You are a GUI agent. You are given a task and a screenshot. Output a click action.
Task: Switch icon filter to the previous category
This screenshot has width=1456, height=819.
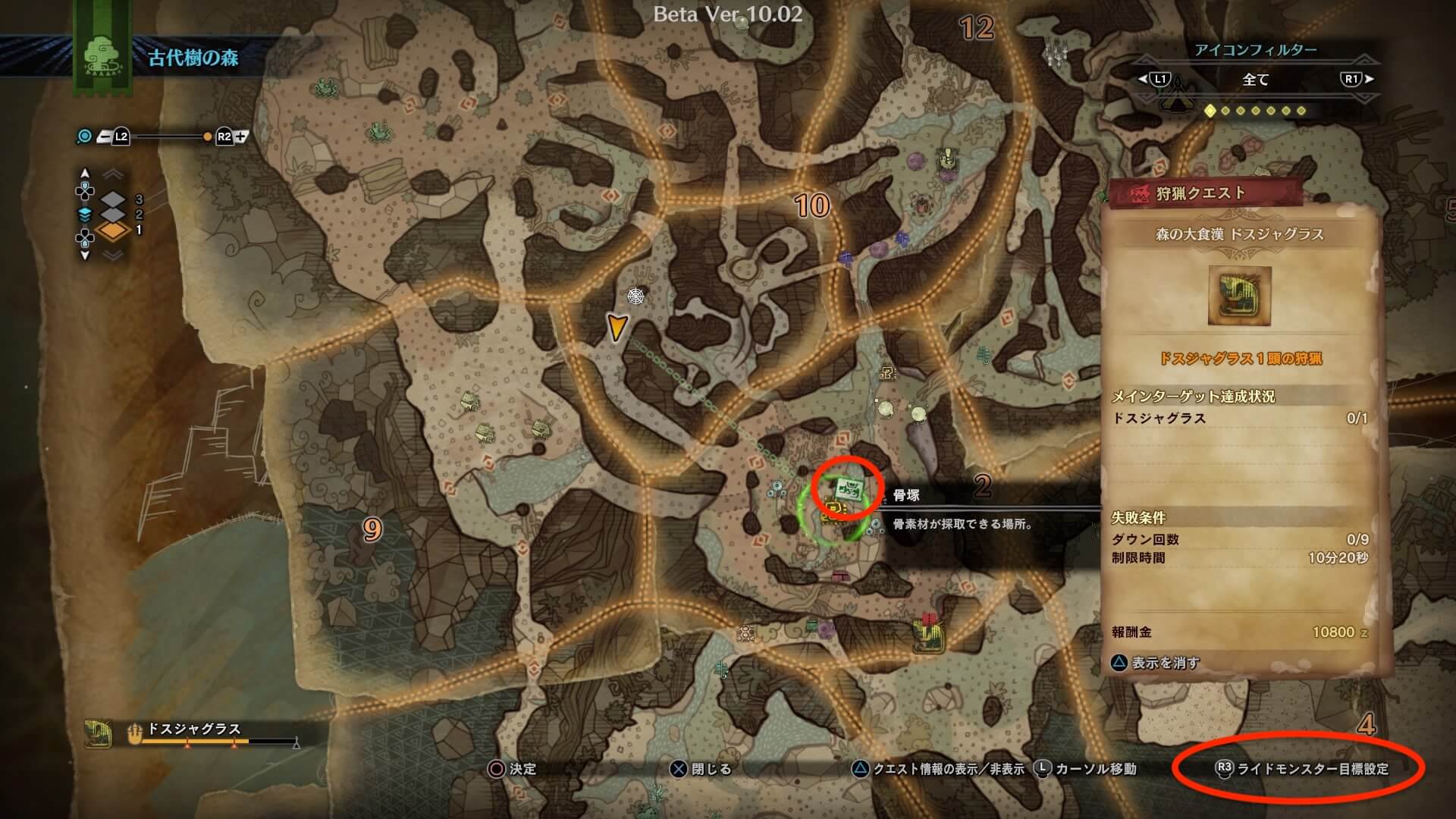1153,79
